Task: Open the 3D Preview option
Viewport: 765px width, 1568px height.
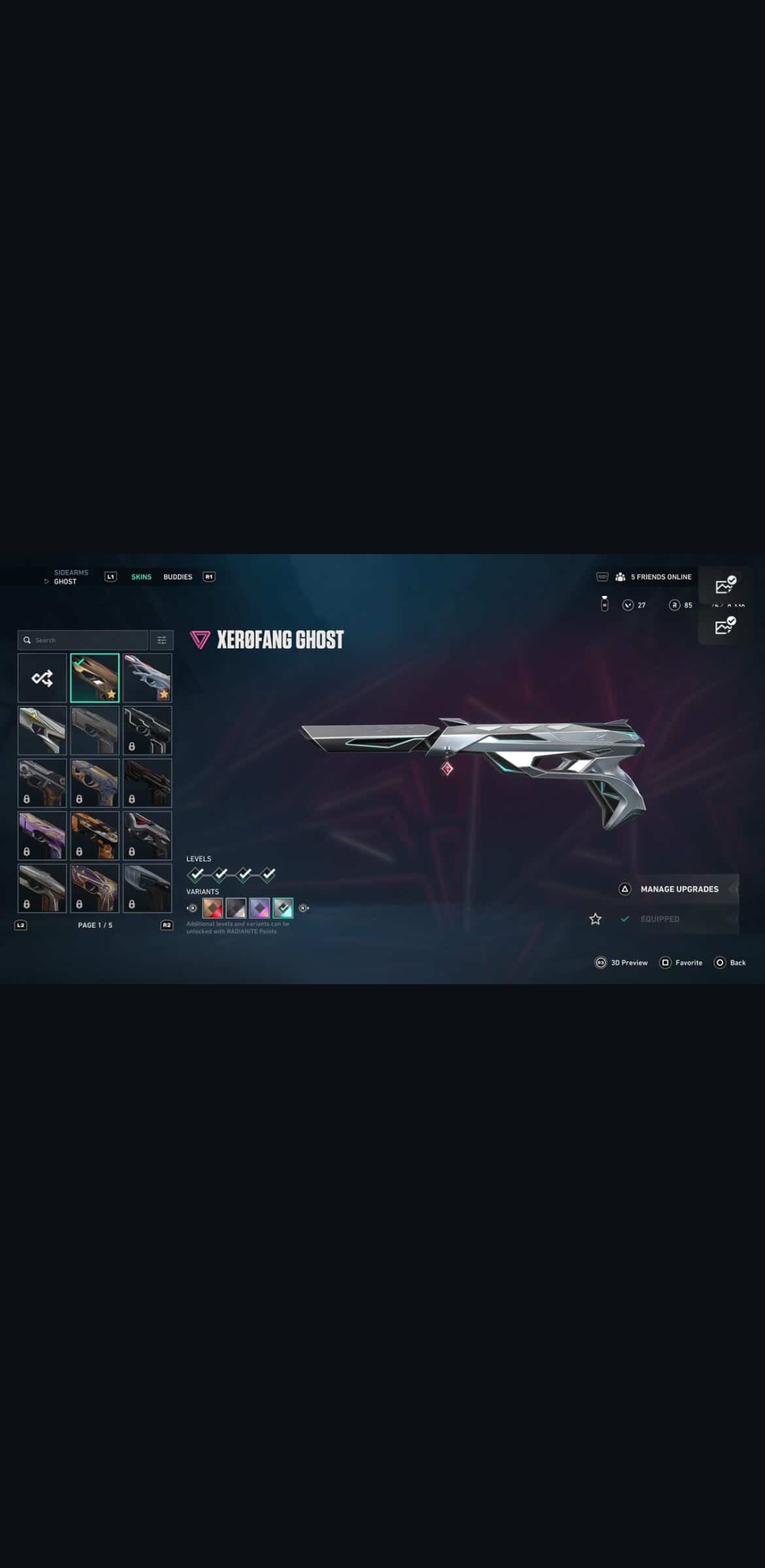Action: 621,962
